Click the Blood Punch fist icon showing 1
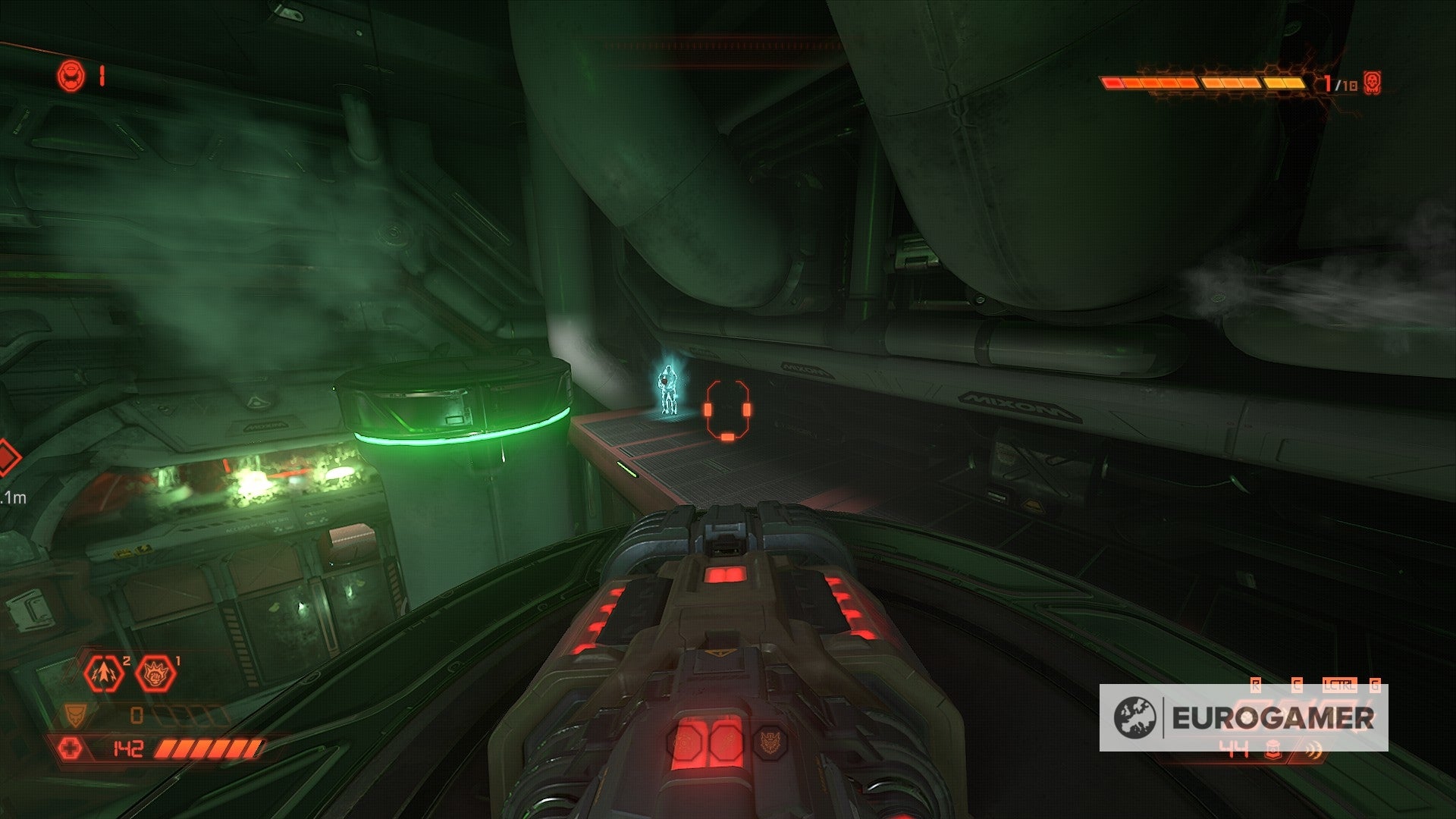1456x819 pixels. (x=155, y=674)
